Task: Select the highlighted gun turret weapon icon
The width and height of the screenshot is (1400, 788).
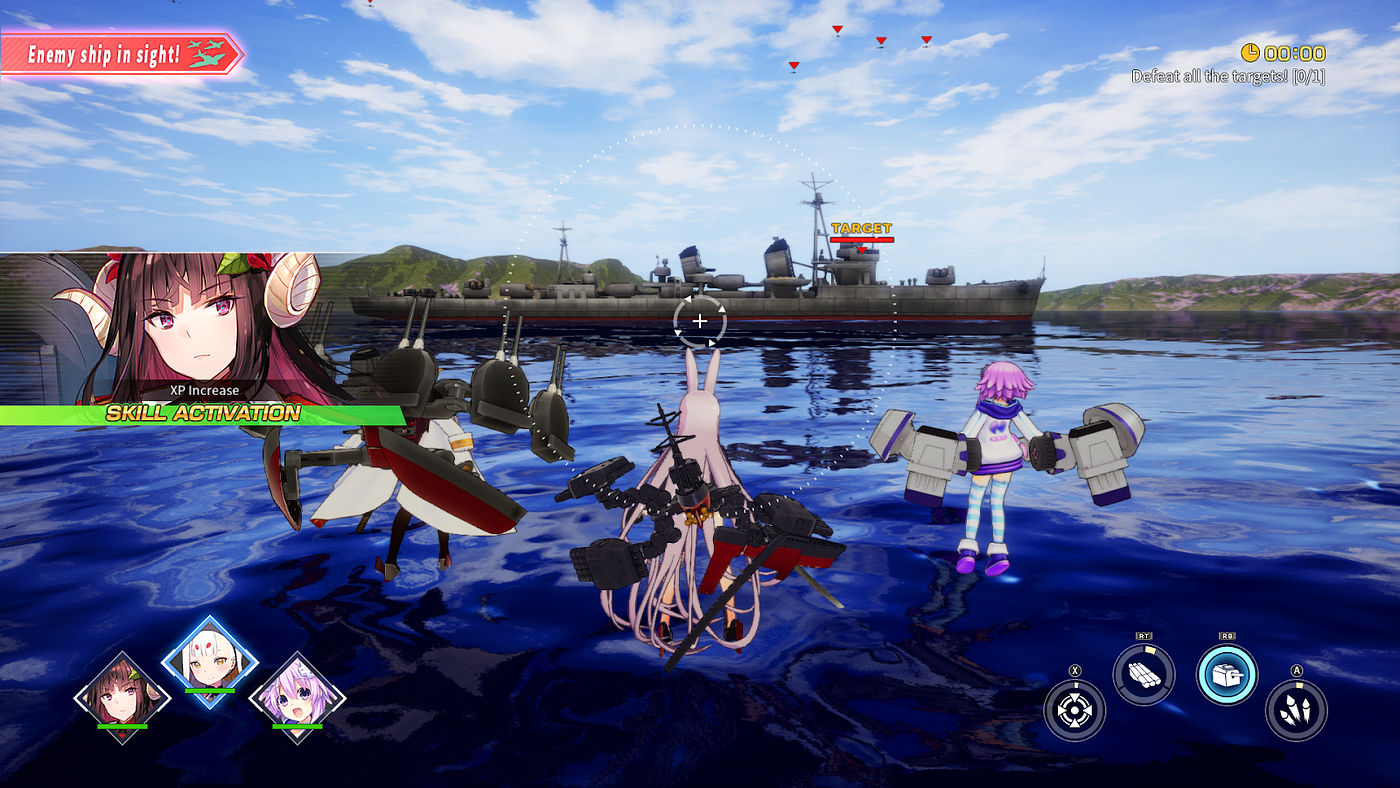Action: pyautogui.click(x=1226, y=675)
